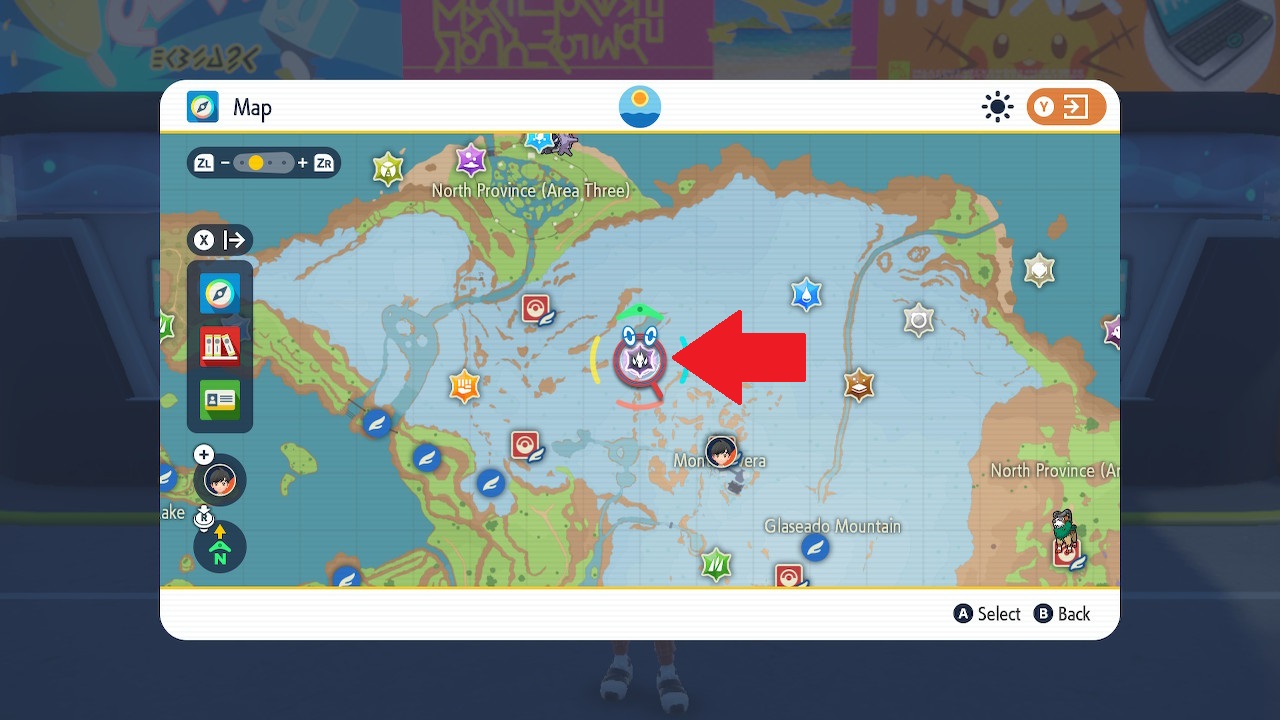
Task: Select the Map compass icon in sidebar
Action: coord(220,294)
